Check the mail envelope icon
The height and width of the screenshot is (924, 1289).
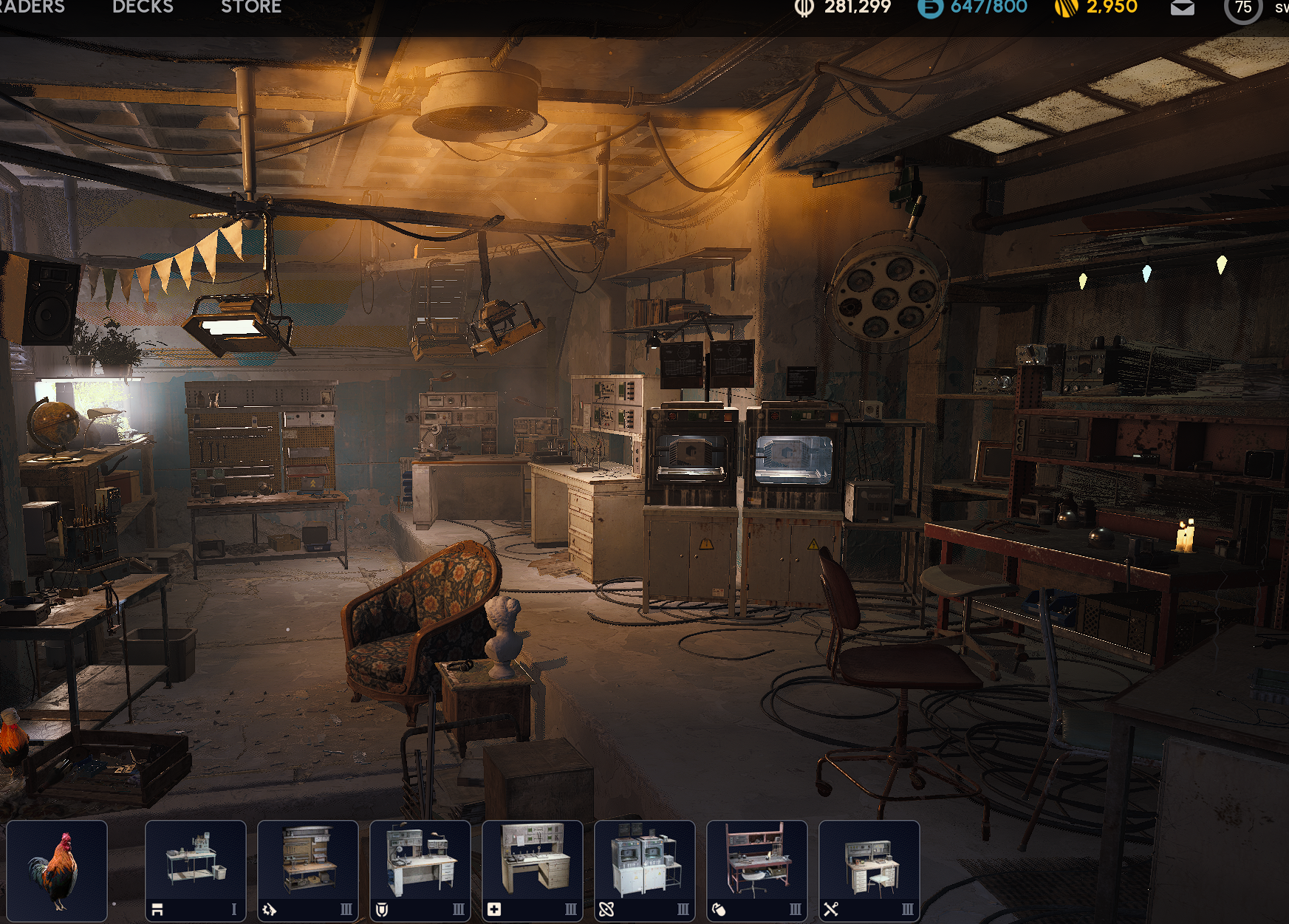(1182, 8)
